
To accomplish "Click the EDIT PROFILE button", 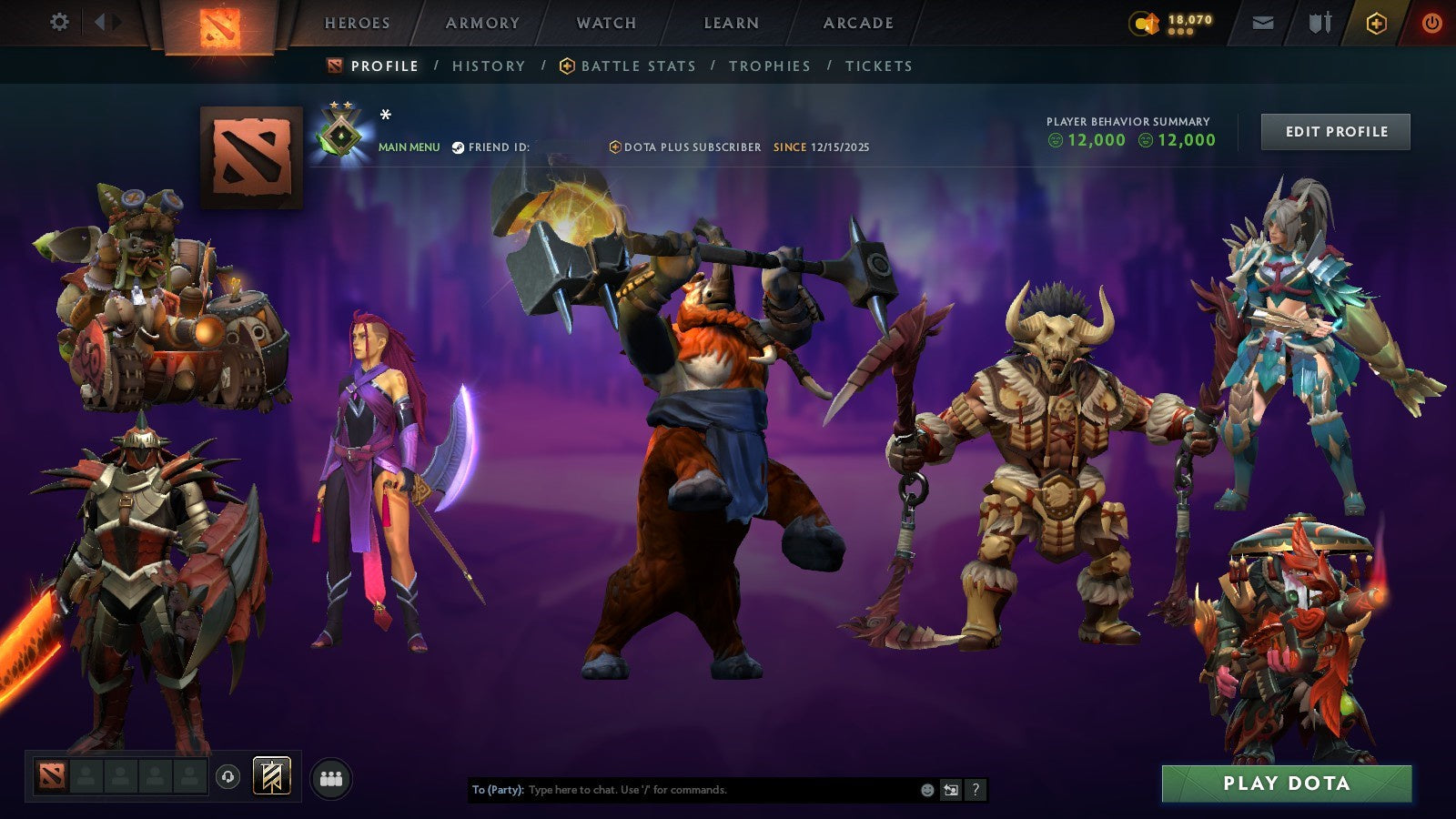I will 1335,131.
